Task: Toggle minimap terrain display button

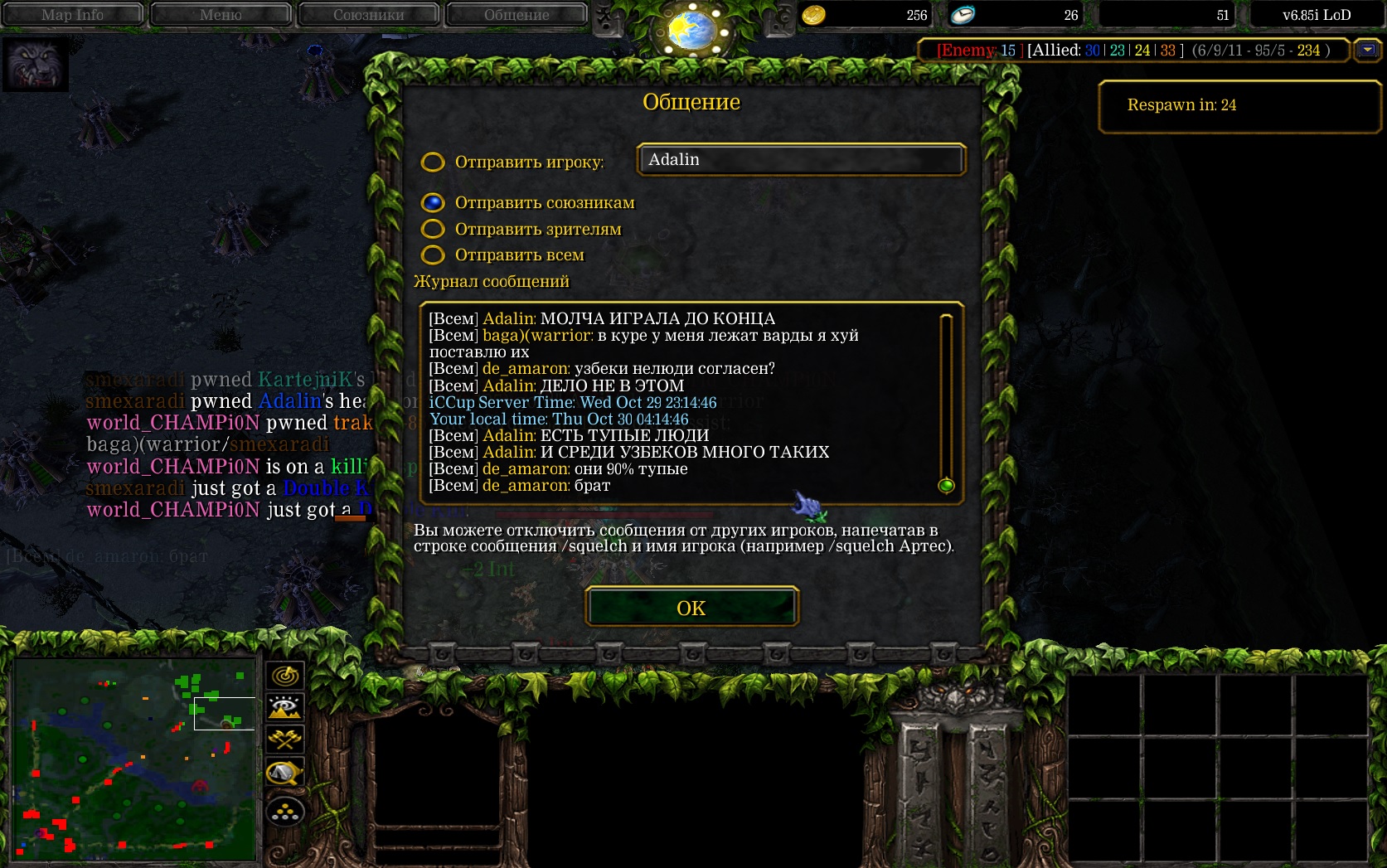Action: pos(285,707)
